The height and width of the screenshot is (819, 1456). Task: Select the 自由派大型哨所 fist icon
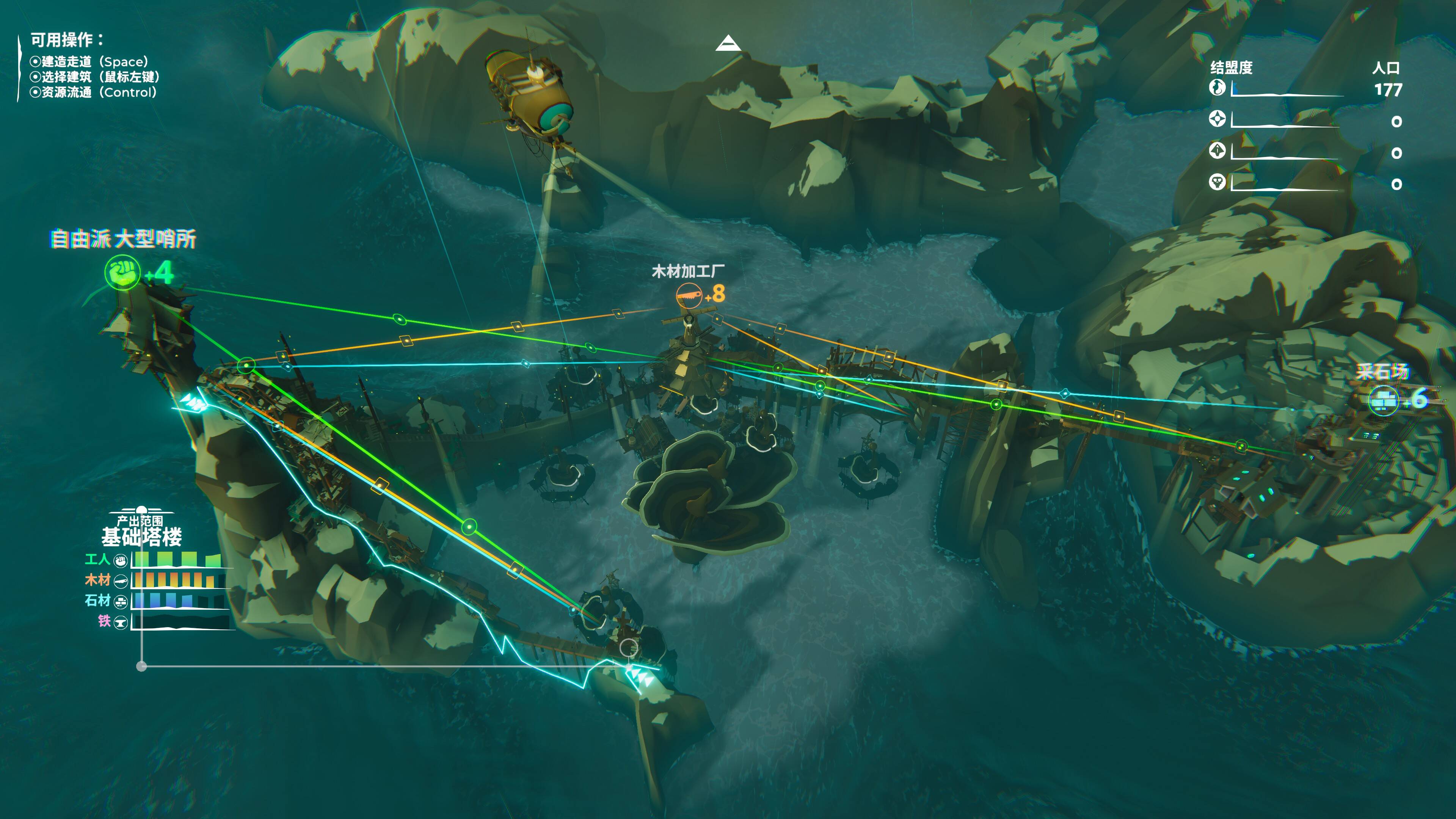122,273
